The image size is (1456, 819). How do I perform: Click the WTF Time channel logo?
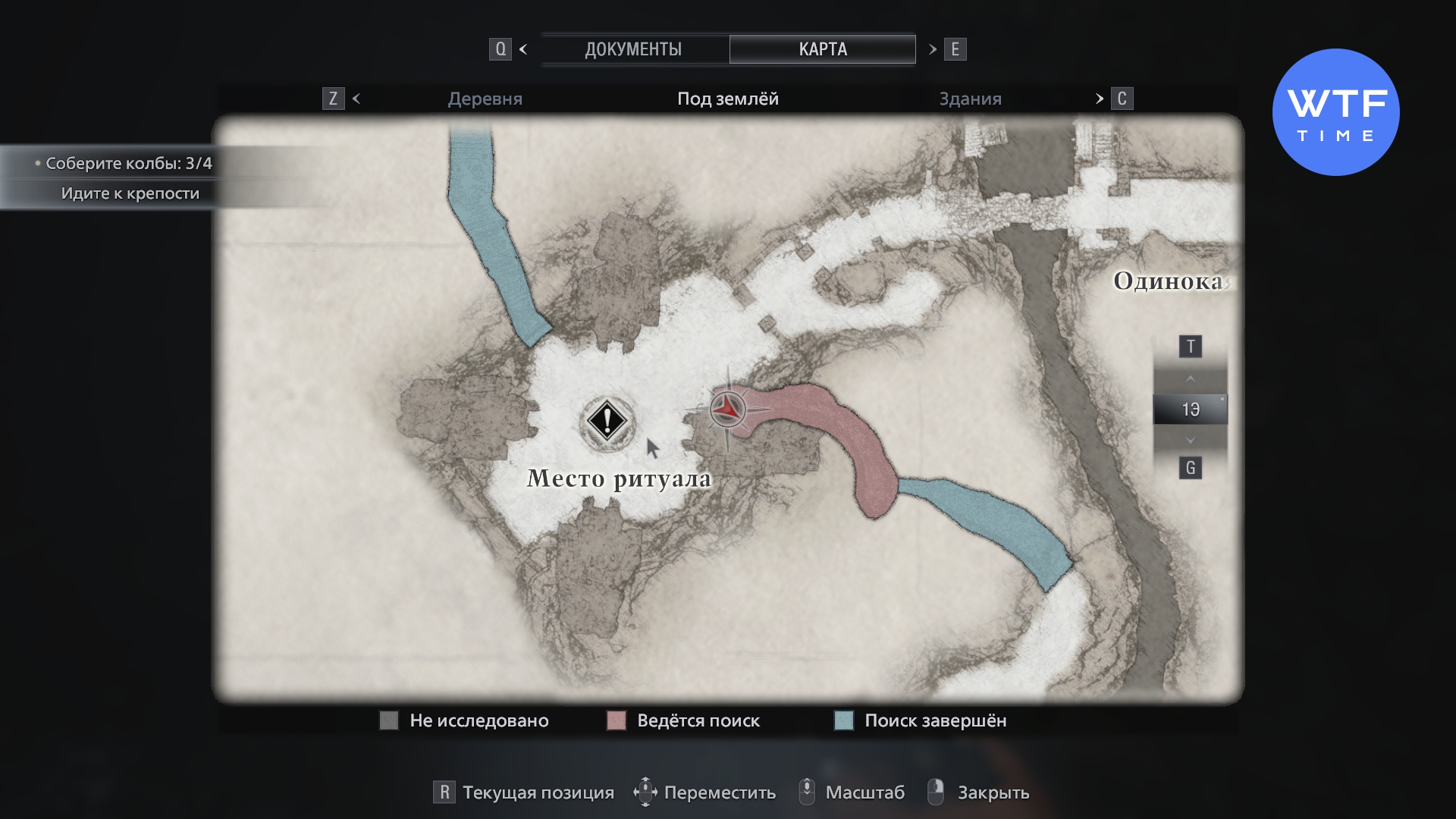coord(1335,113)
